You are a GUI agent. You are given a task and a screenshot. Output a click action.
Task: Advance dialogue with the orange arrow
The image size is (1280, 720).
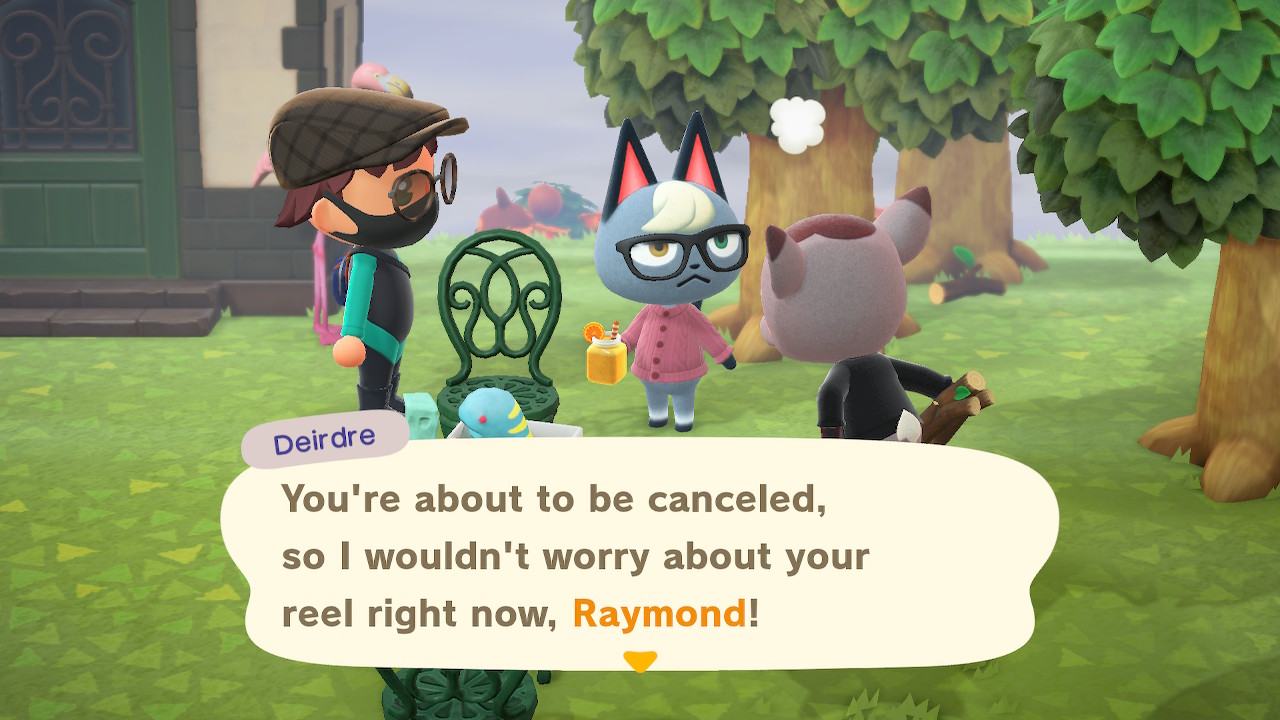point(639,661)
